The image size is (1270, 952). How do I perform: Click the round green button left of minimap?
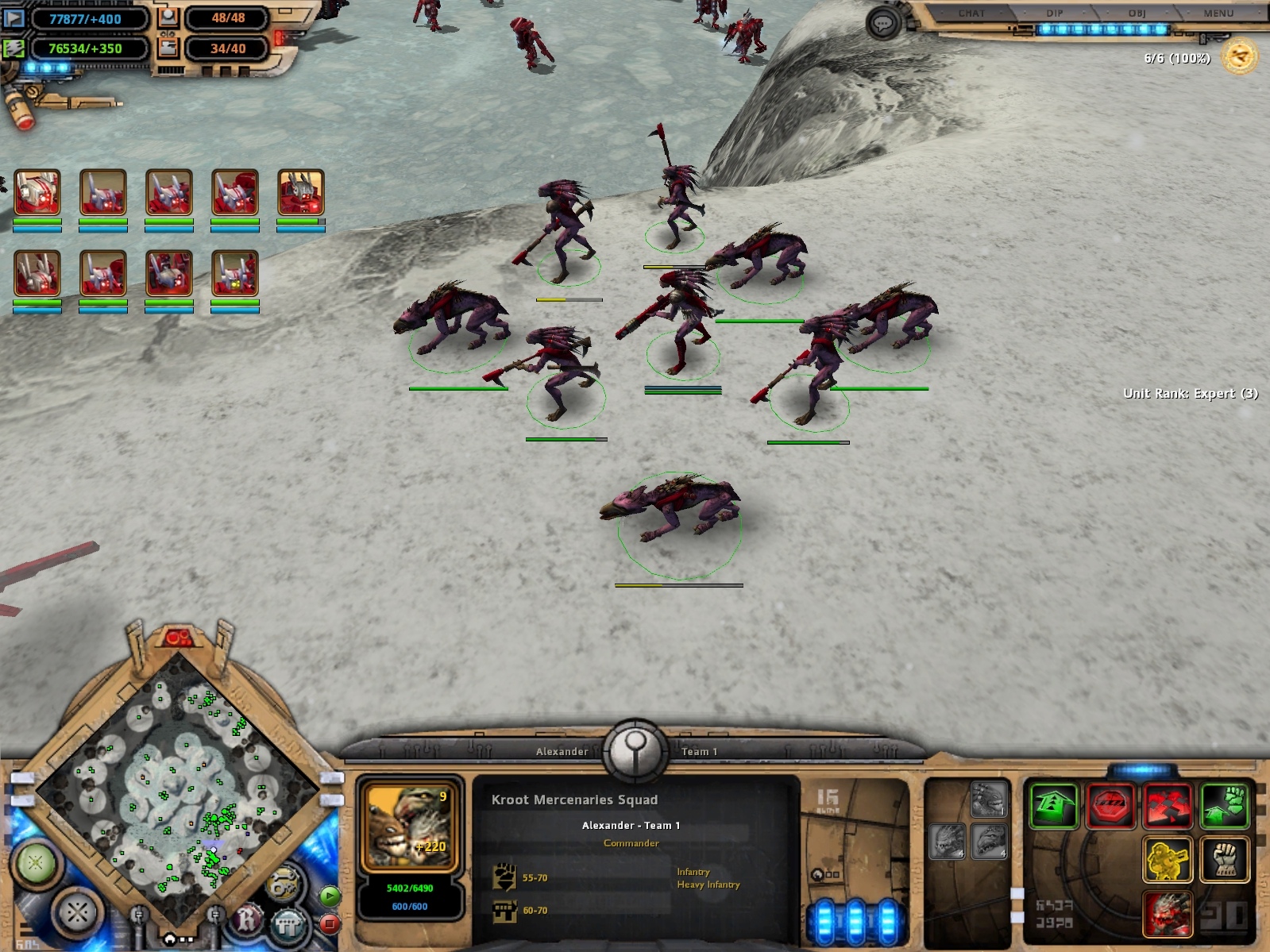[x=36, y=861]
